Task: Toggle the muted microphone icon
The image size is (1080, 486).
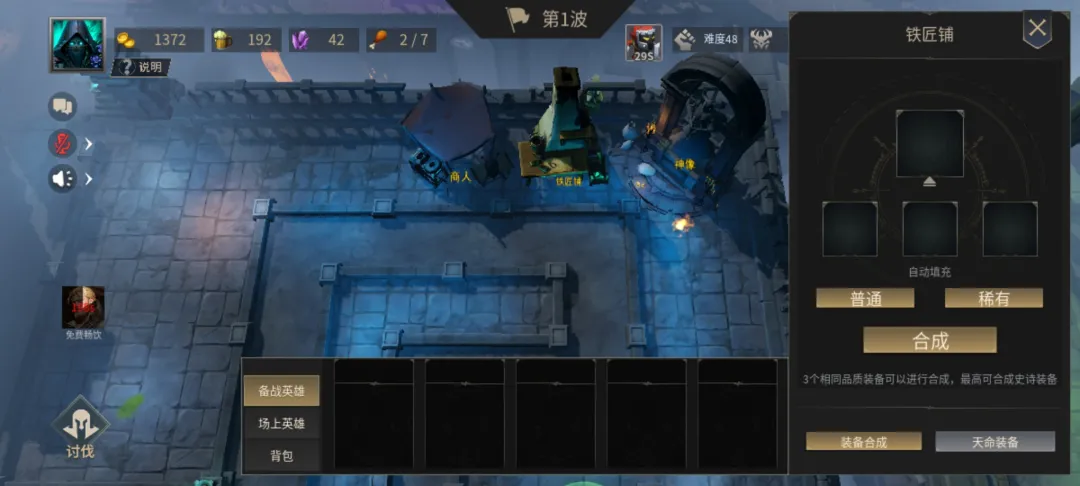Action: 63,143
